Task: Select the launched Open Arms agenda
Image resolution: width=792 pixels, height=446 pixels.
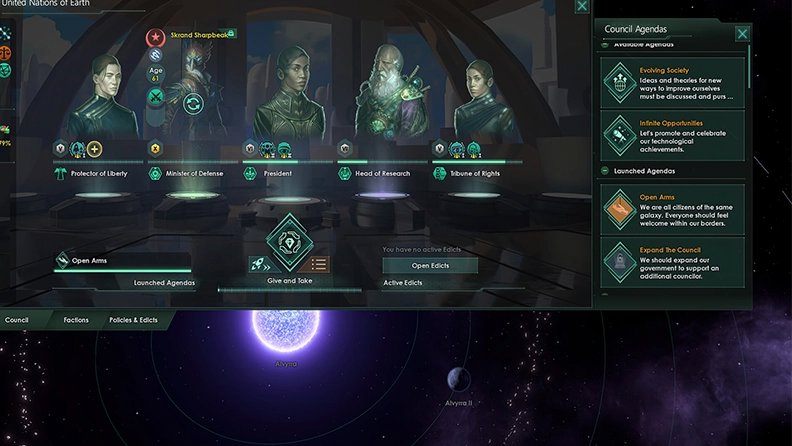Action: (x=673, y=208)
